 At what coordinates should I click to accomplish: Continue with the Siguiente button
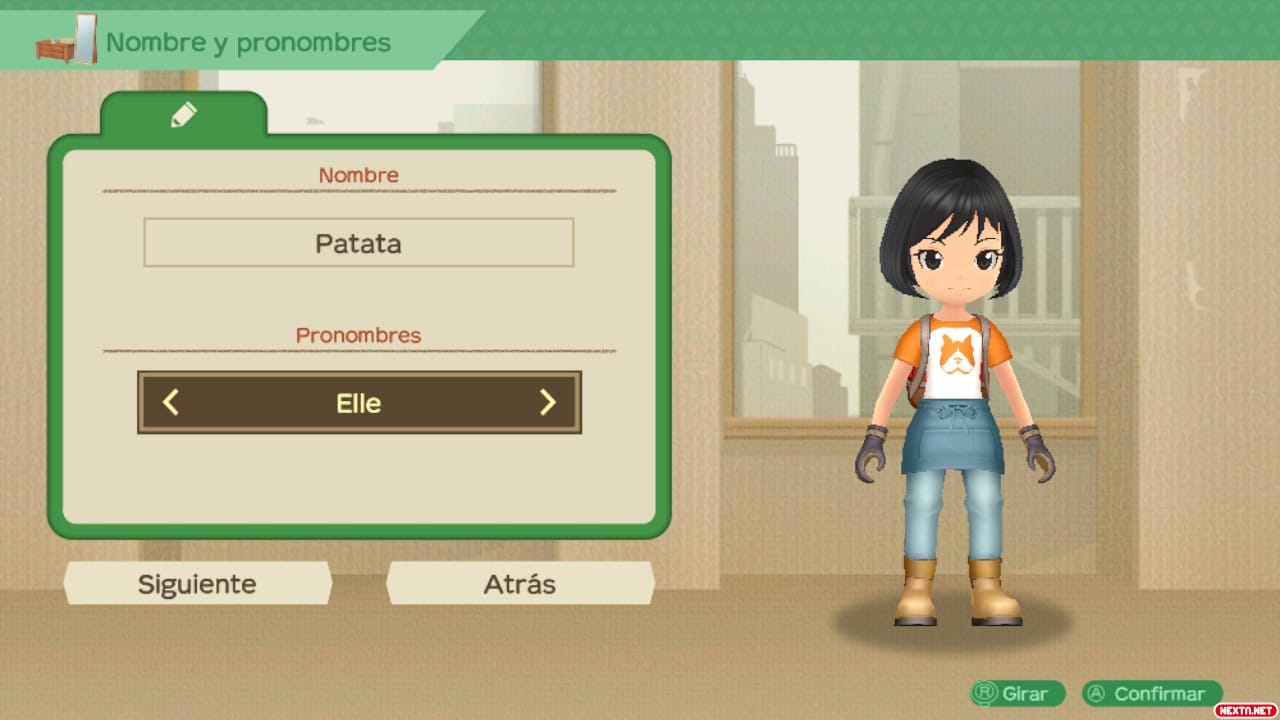(x=197, y=584)
